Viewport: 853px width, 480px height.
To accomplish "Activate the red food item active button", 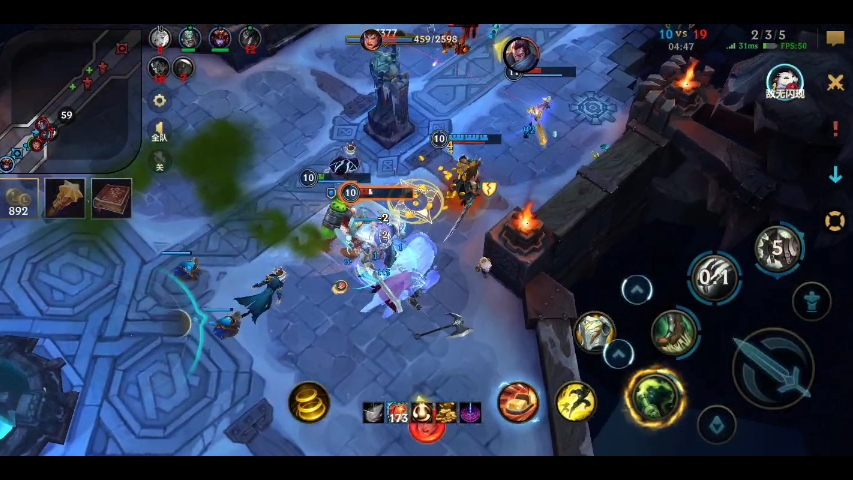I will tap(518, 401).
